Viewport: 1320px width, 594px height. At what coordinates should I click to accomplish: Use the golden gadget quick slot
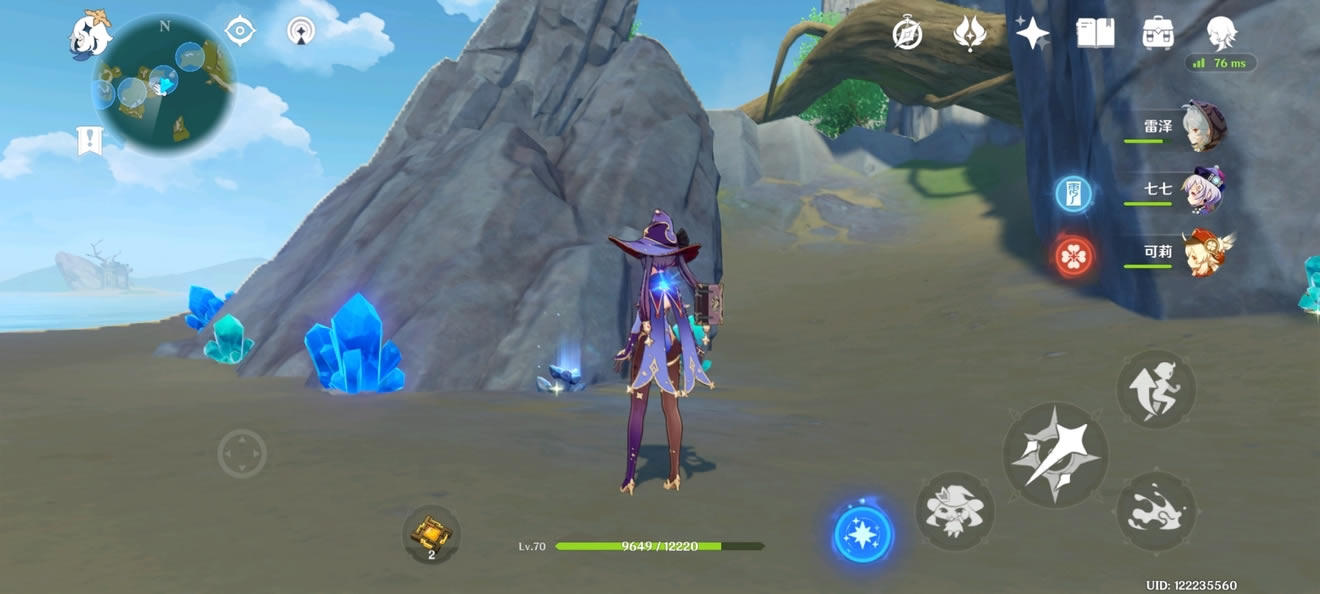coord(431,532)
